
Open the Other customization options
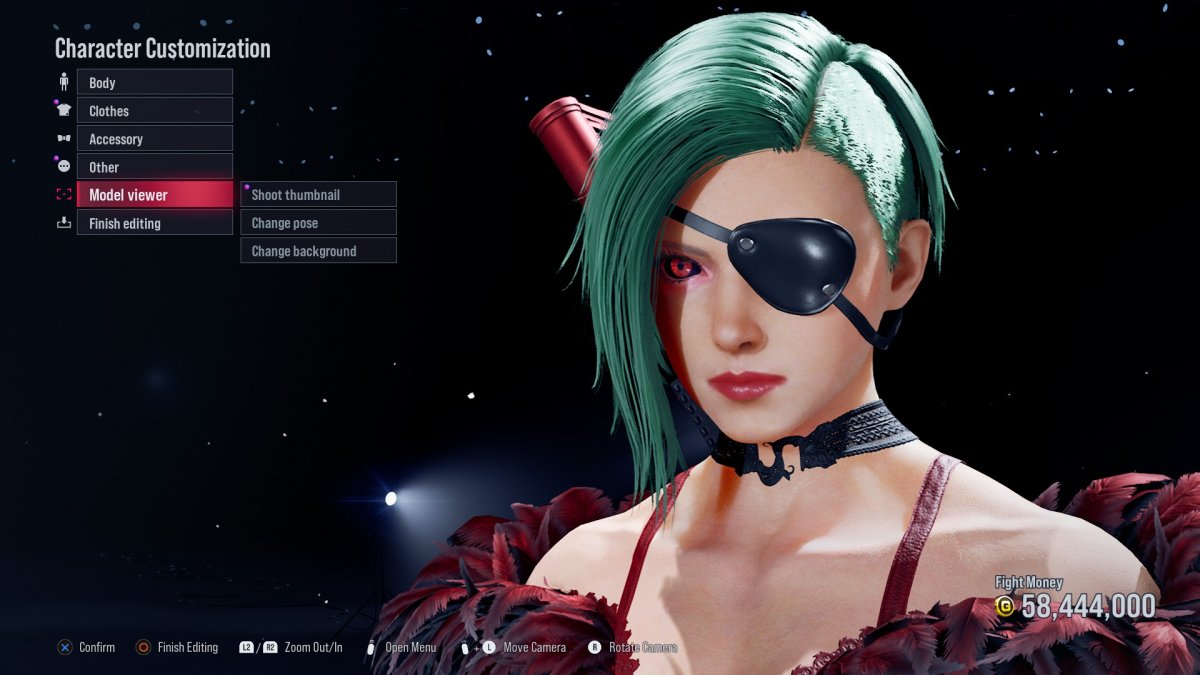154,167
